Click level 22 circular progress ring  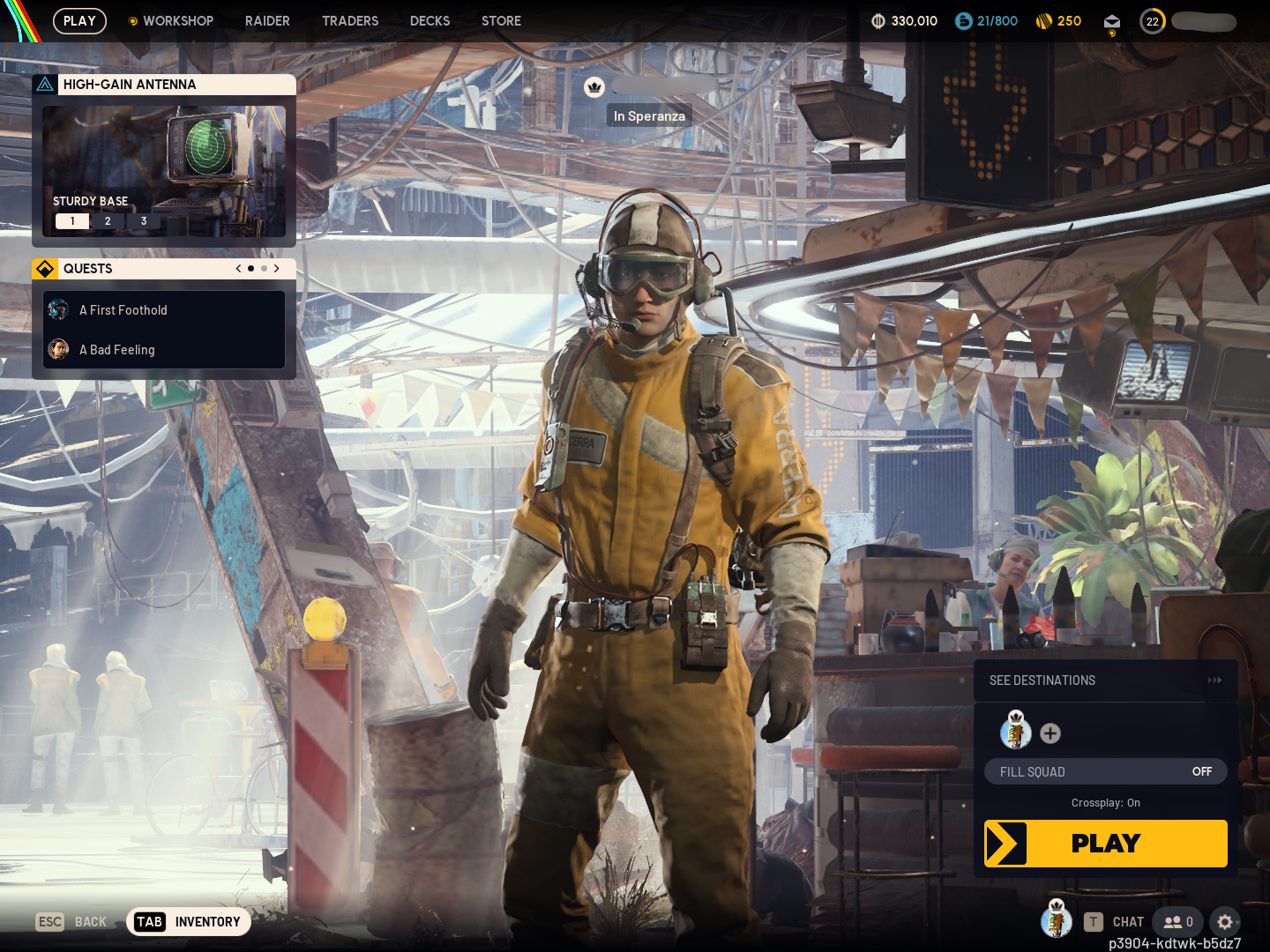coord(1153,21)
